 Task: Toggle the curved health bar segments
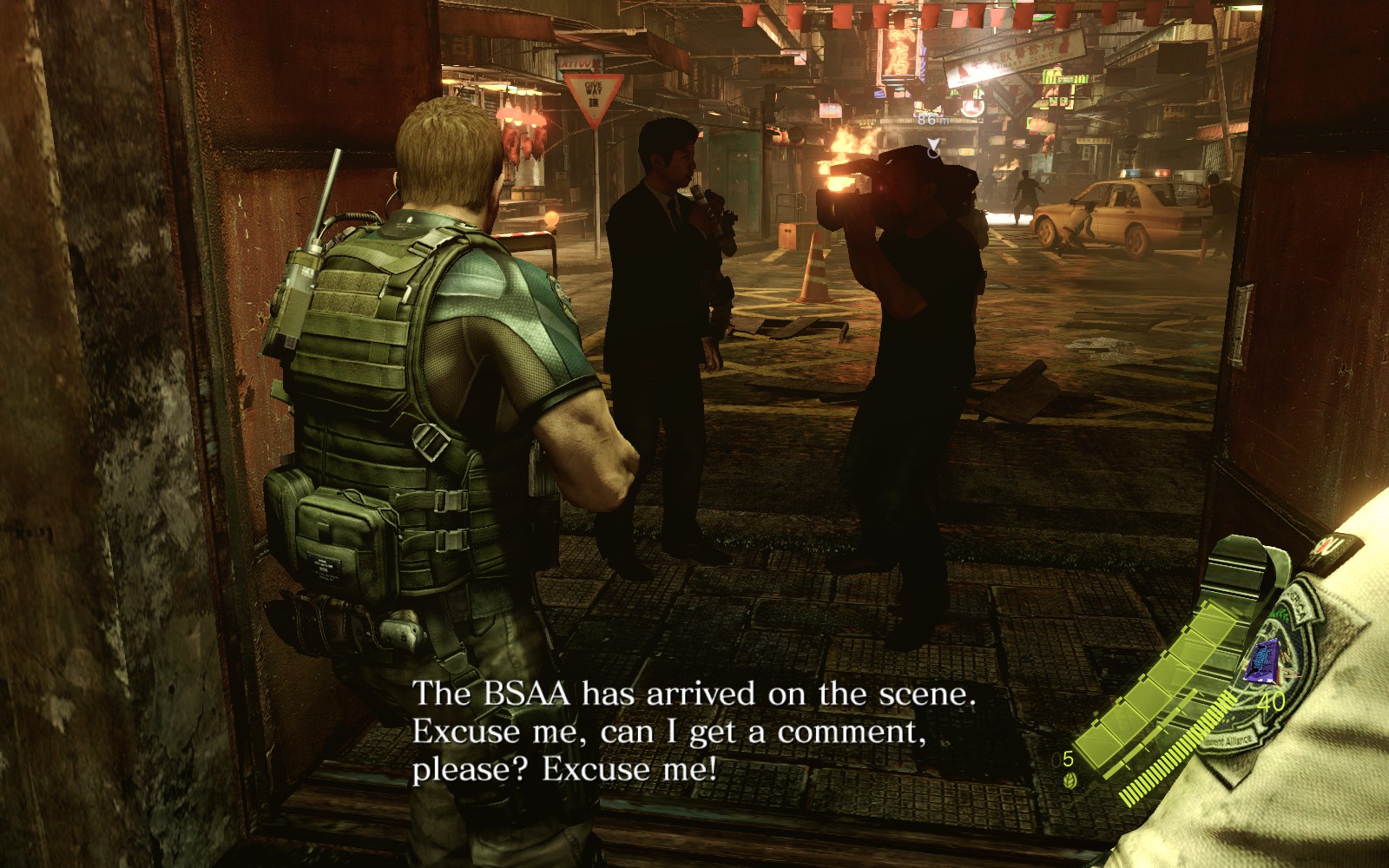point(1155,677)
